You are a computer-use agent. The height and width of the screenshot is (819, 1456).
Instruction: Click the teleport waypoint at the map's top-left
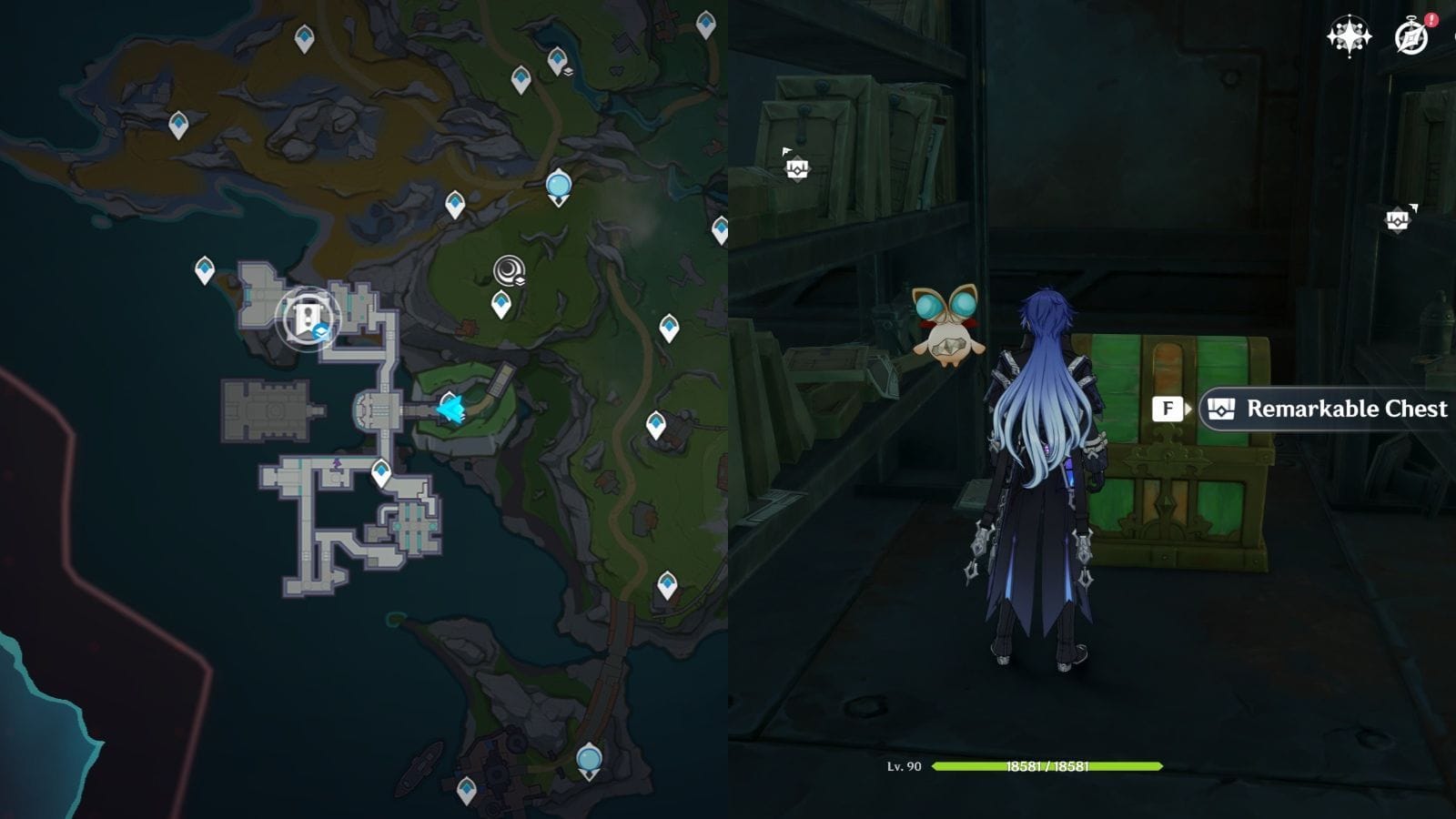point(177,119)
